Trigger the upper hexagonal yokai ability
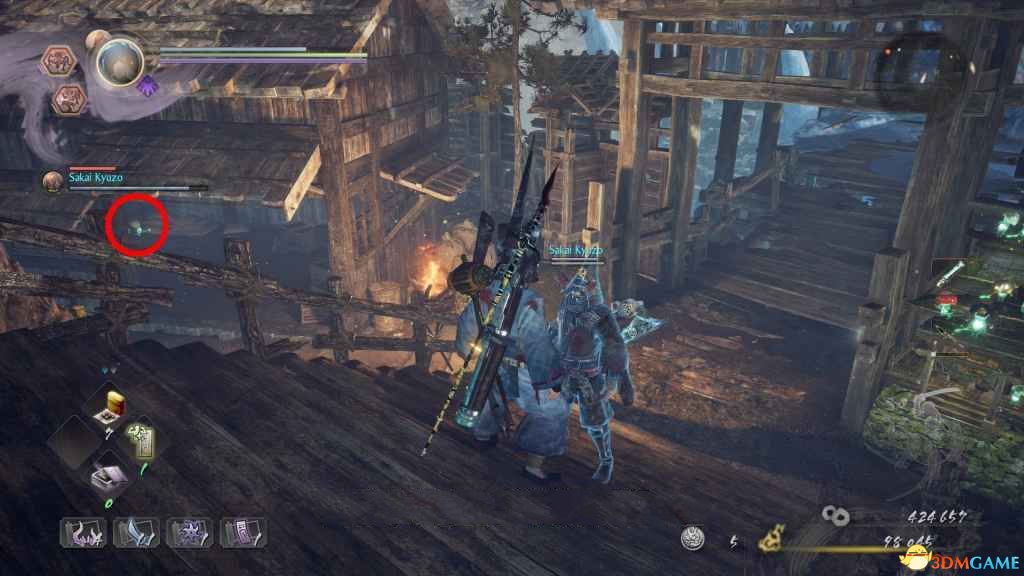 [x=58, y=62]
